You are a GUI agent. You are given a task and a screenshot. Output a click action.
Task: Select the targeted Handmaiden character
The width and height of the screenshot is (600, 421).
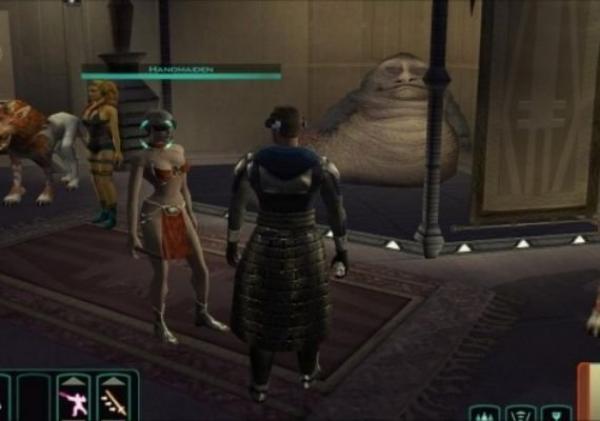[170, 220]
